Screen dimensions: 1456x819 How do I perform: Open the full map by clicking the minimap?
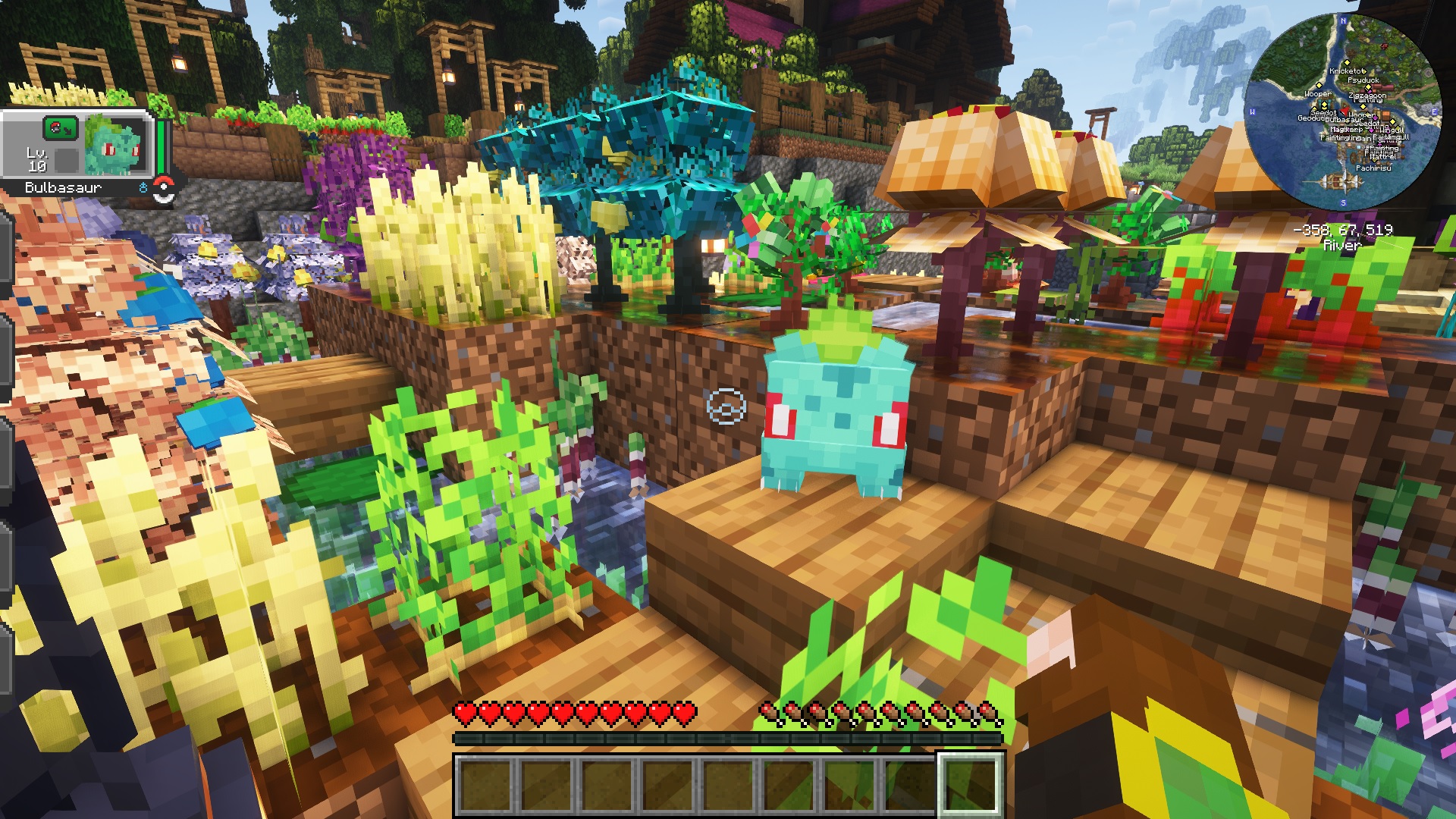[1361, 114]
